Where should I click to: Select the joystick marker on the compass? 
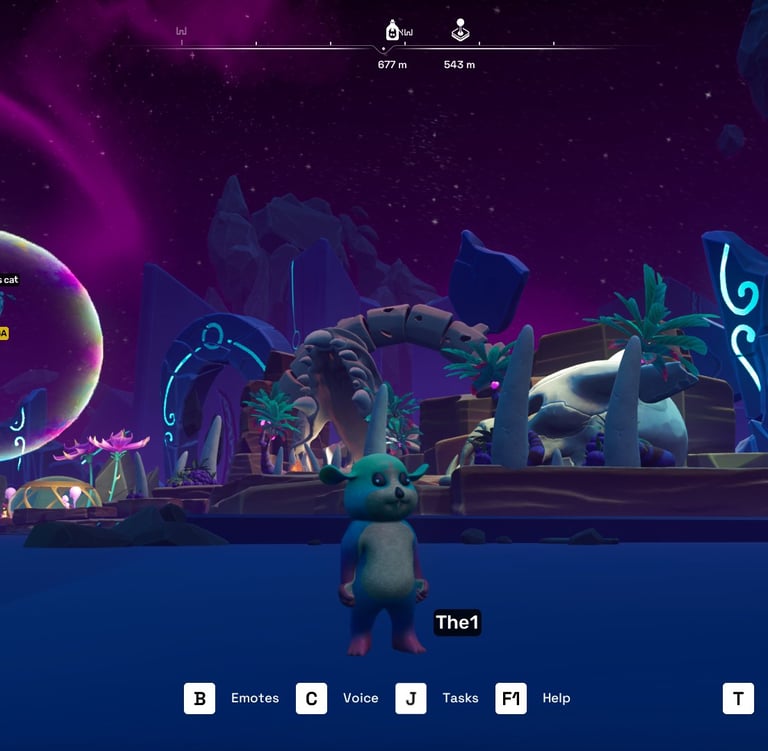(459, 31)
